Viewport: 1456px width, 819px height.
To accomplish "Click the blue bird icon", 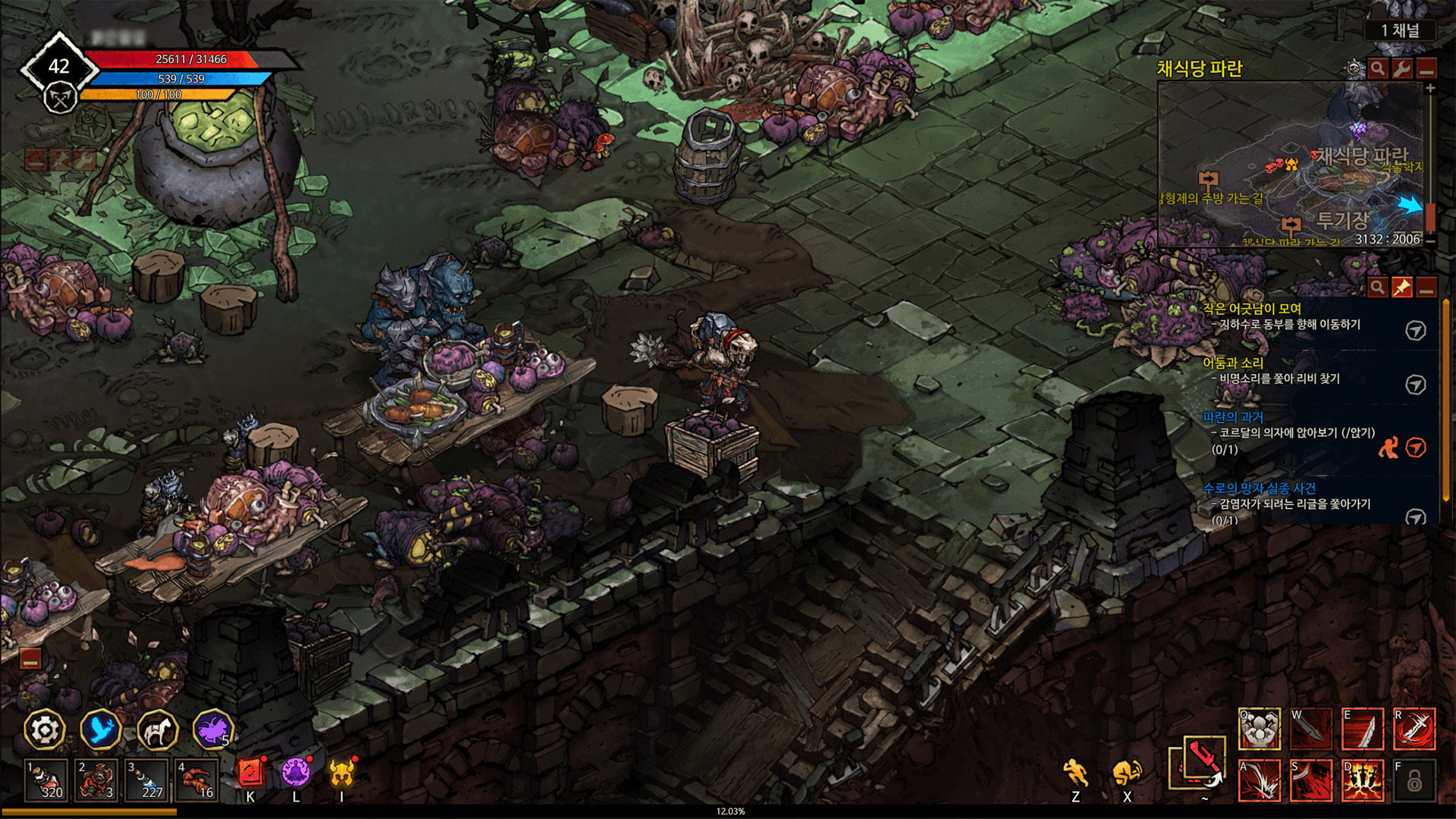I will click(102, 730).
